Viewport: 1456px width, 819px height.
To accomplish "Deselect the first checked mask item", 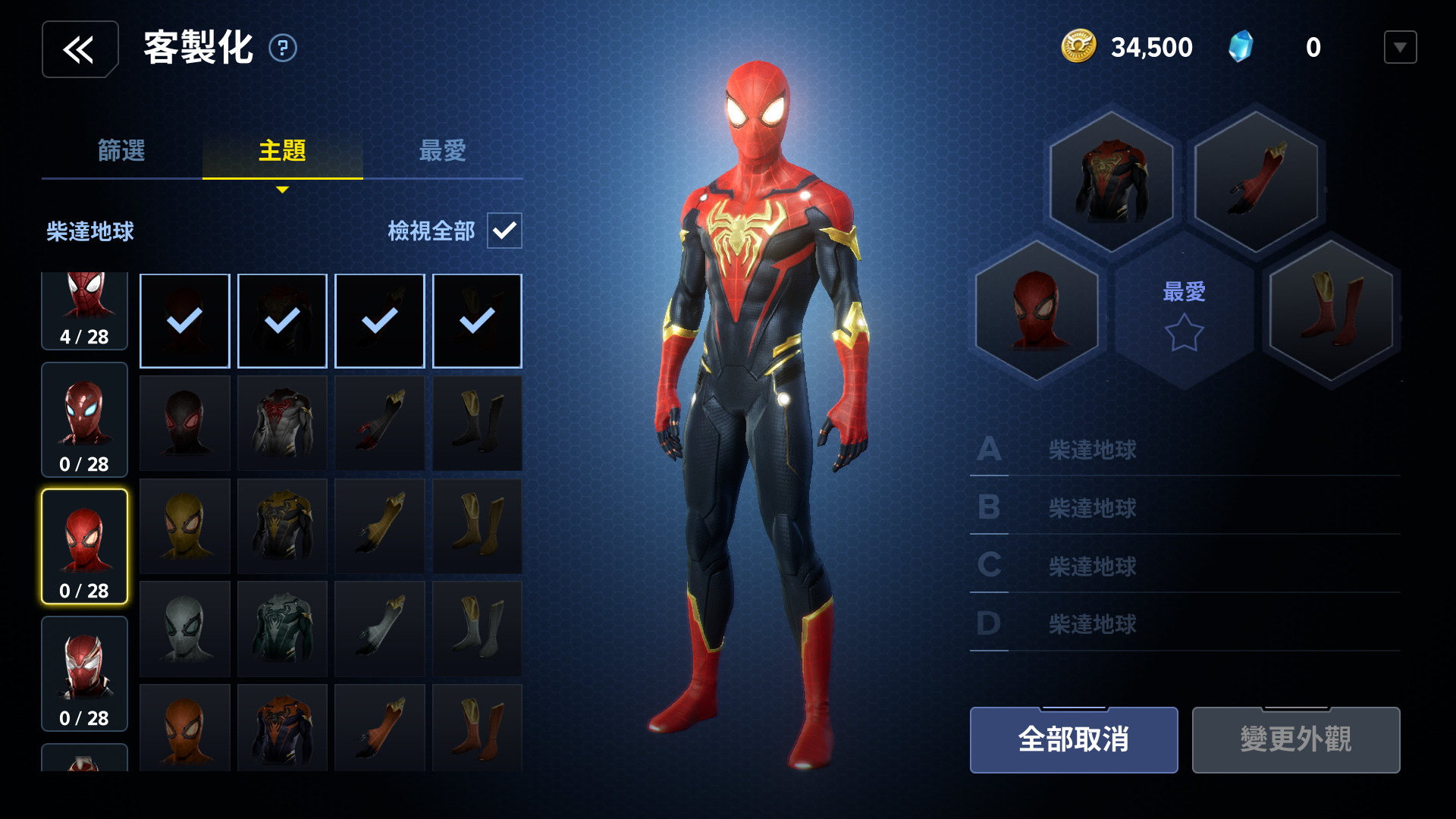I will point(184,320).
